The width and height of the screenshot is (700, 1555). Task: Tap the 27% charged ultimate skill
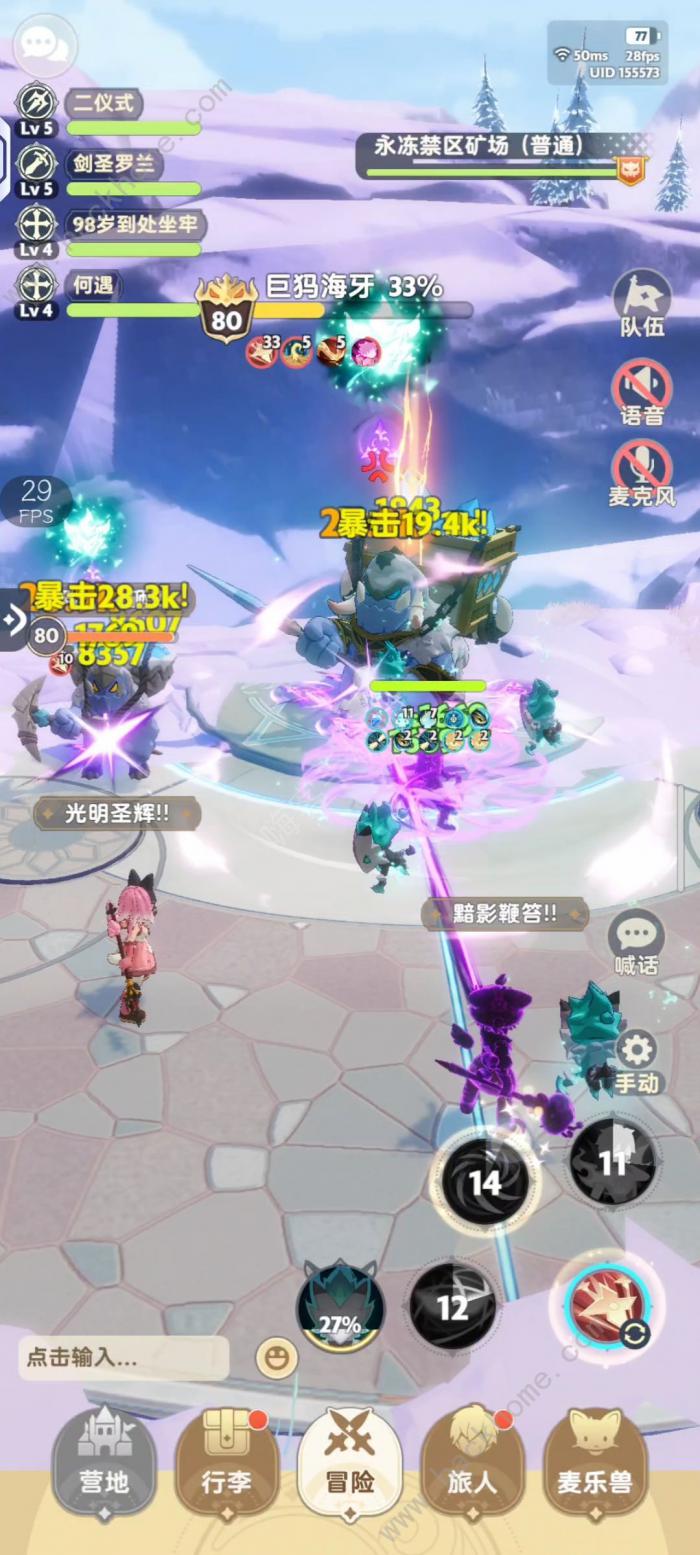[x=340, y=1306]
